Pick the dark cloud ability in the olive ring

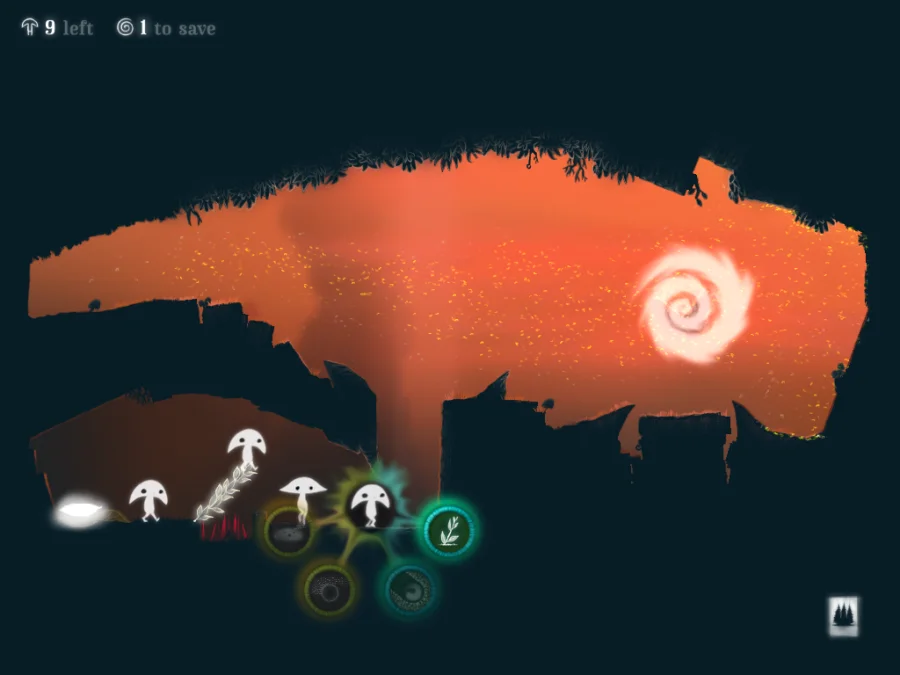click(289, 532)
